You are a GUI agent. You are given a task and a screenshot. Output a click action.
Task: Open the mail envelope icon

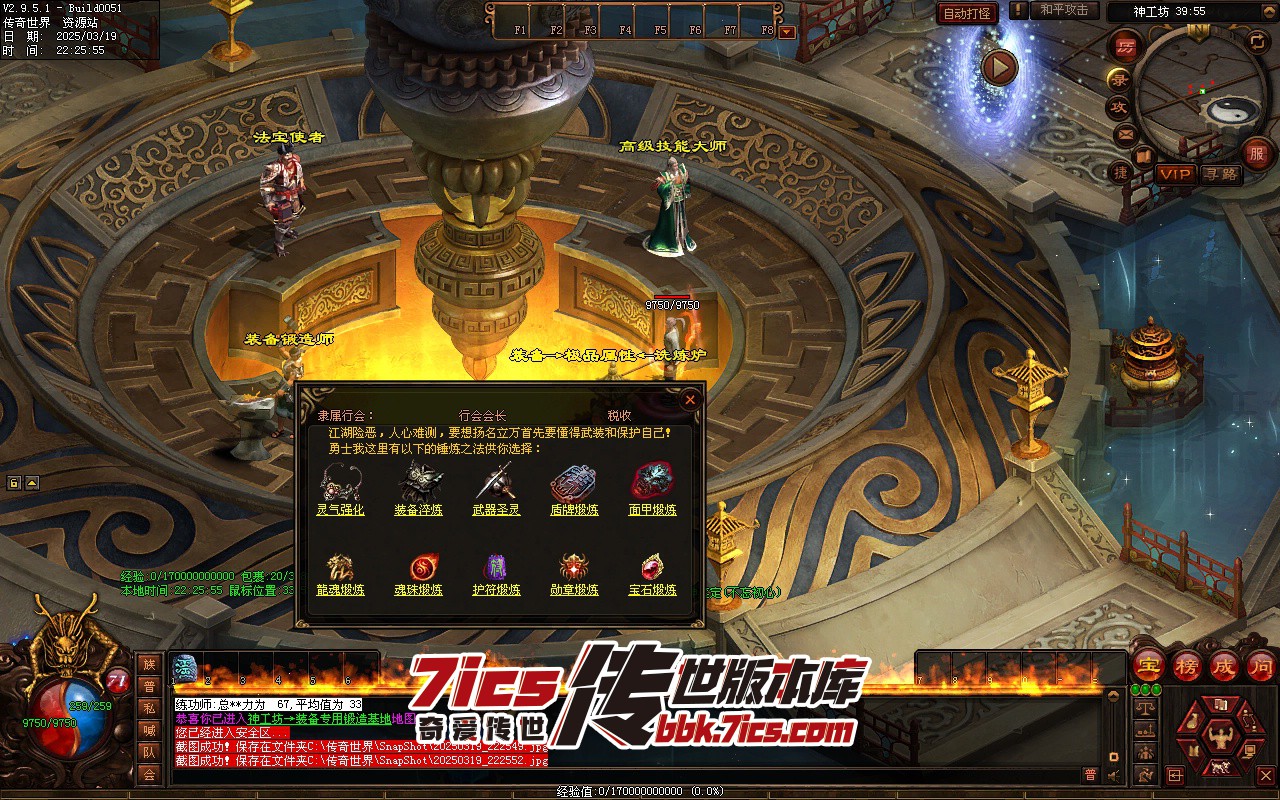tap(1126, 134)
